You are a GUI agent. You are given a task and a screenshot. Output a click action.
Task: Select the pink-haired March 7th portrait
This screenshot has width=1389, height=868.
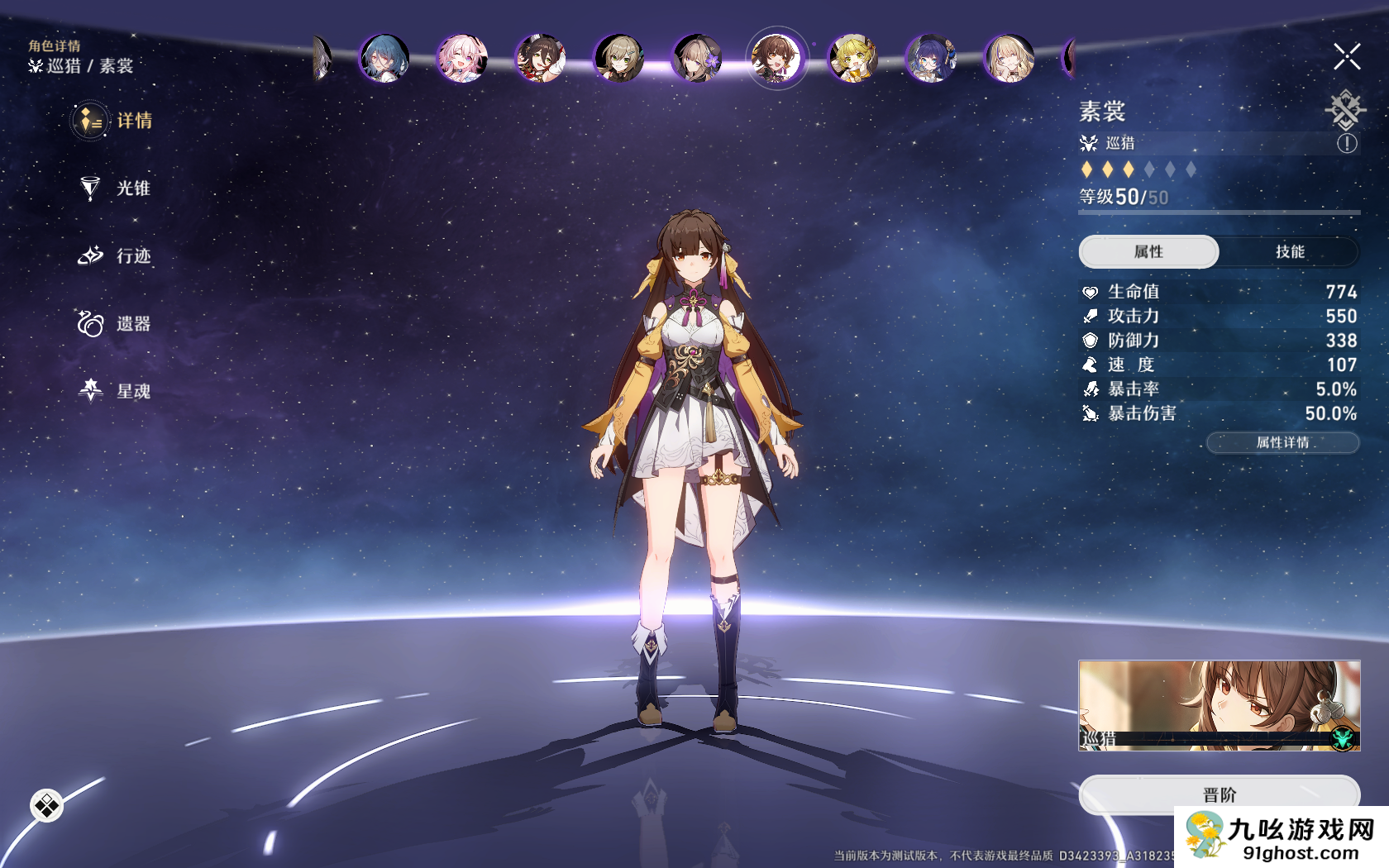461,59
